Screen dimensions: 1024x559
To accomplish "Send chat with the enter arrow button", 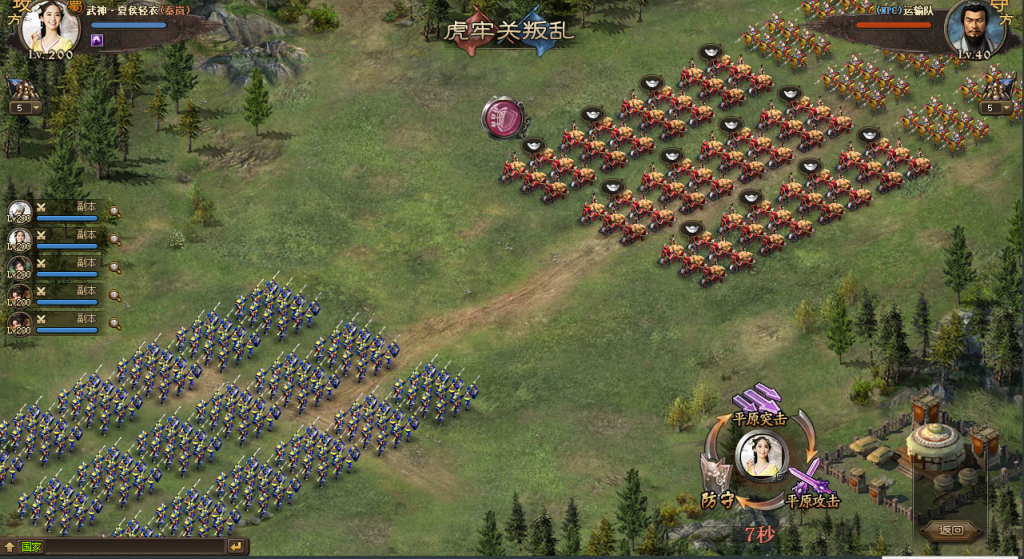I will coord(236,547).
